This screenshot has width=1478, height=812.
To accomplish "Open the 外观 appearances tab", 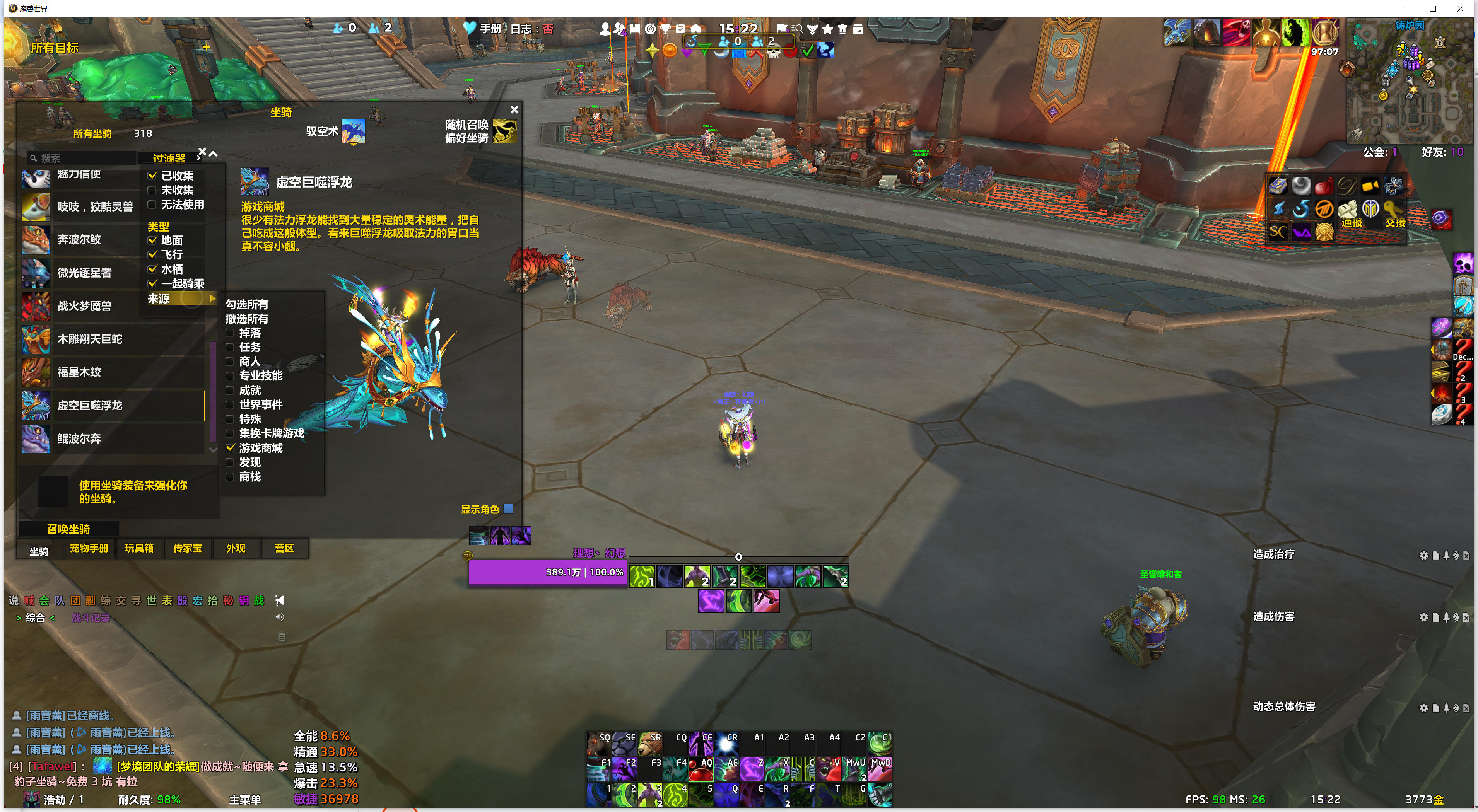I will tap(235, 548).
